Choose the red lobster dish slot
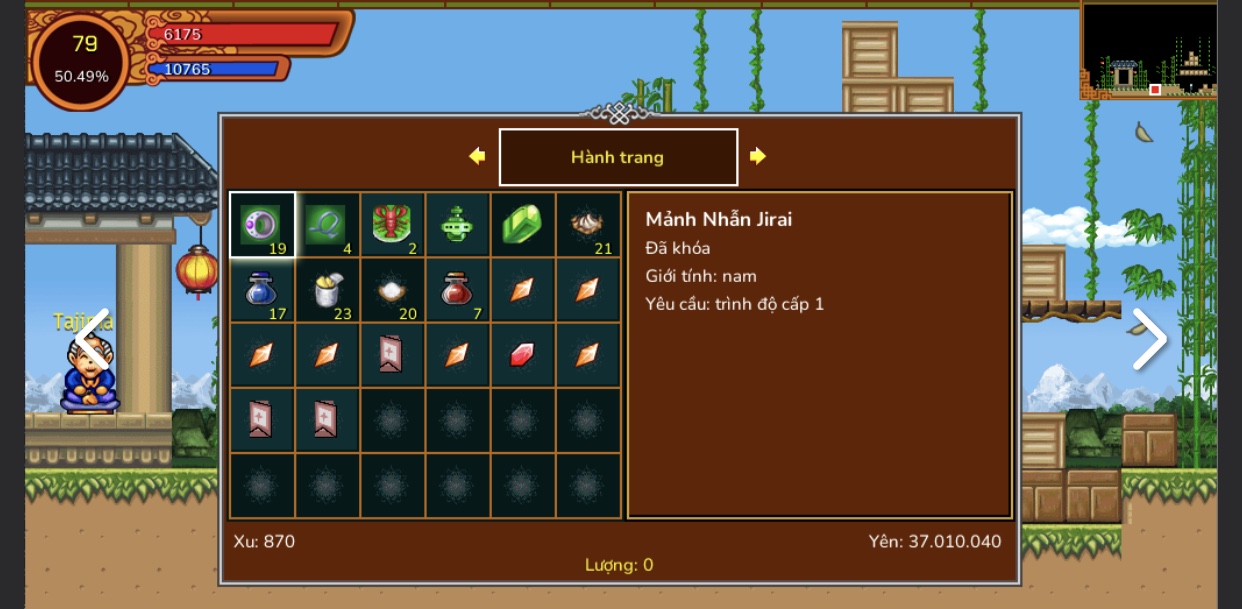 (392, 225)
